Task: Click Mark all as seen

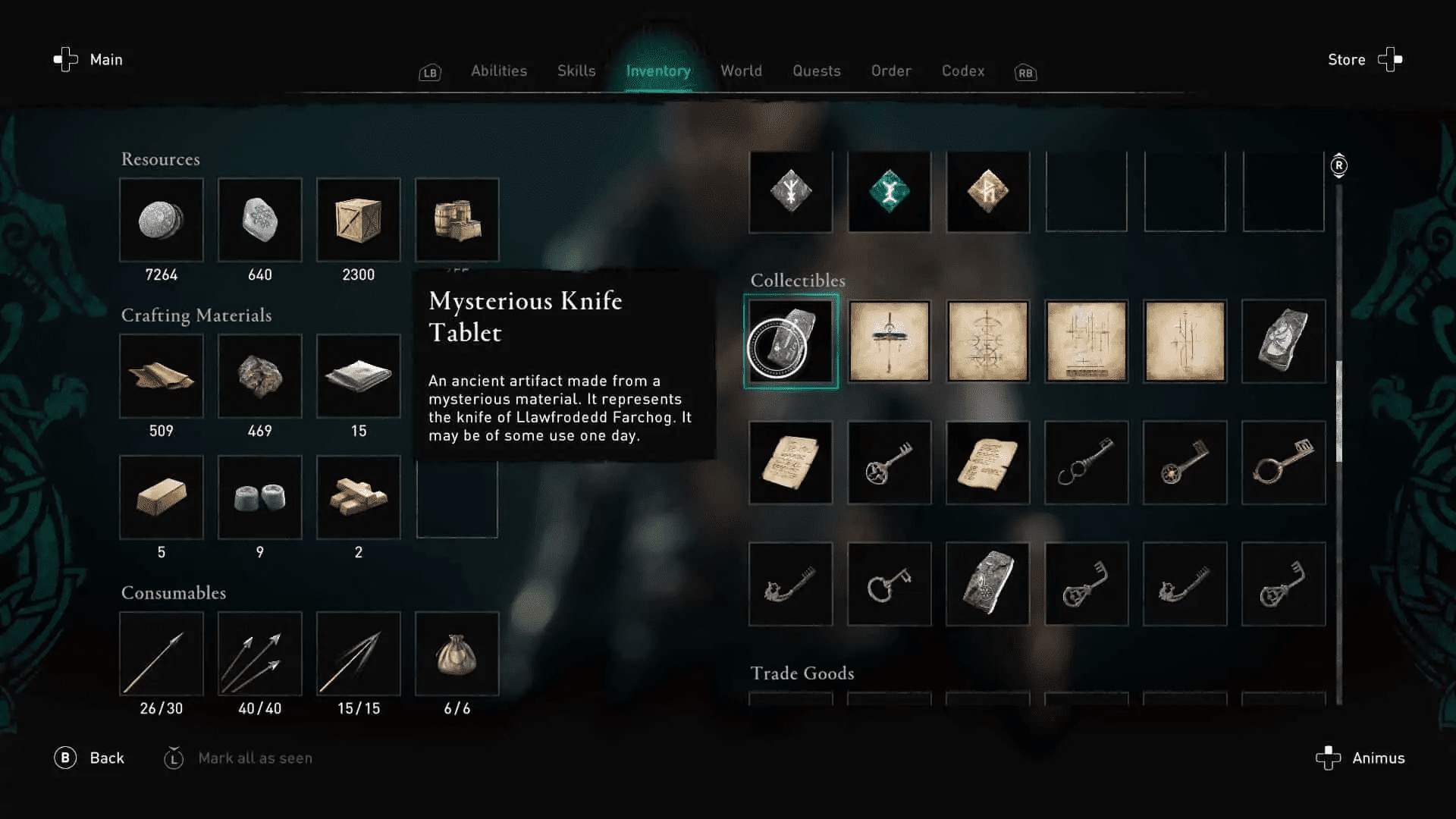Action: point(256,758)
